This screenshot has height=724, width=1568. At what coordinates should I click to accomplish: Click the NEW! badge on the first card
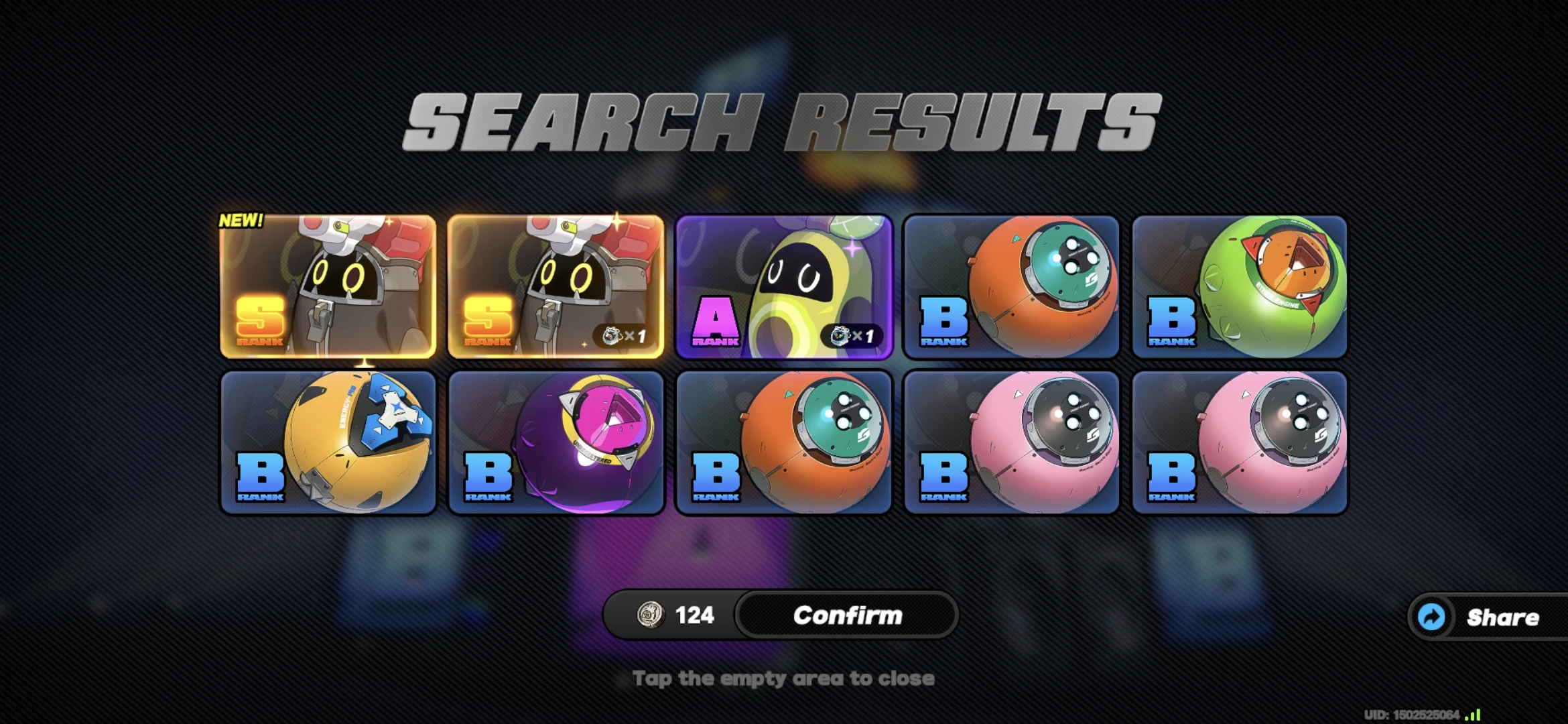tap(242, 219)
